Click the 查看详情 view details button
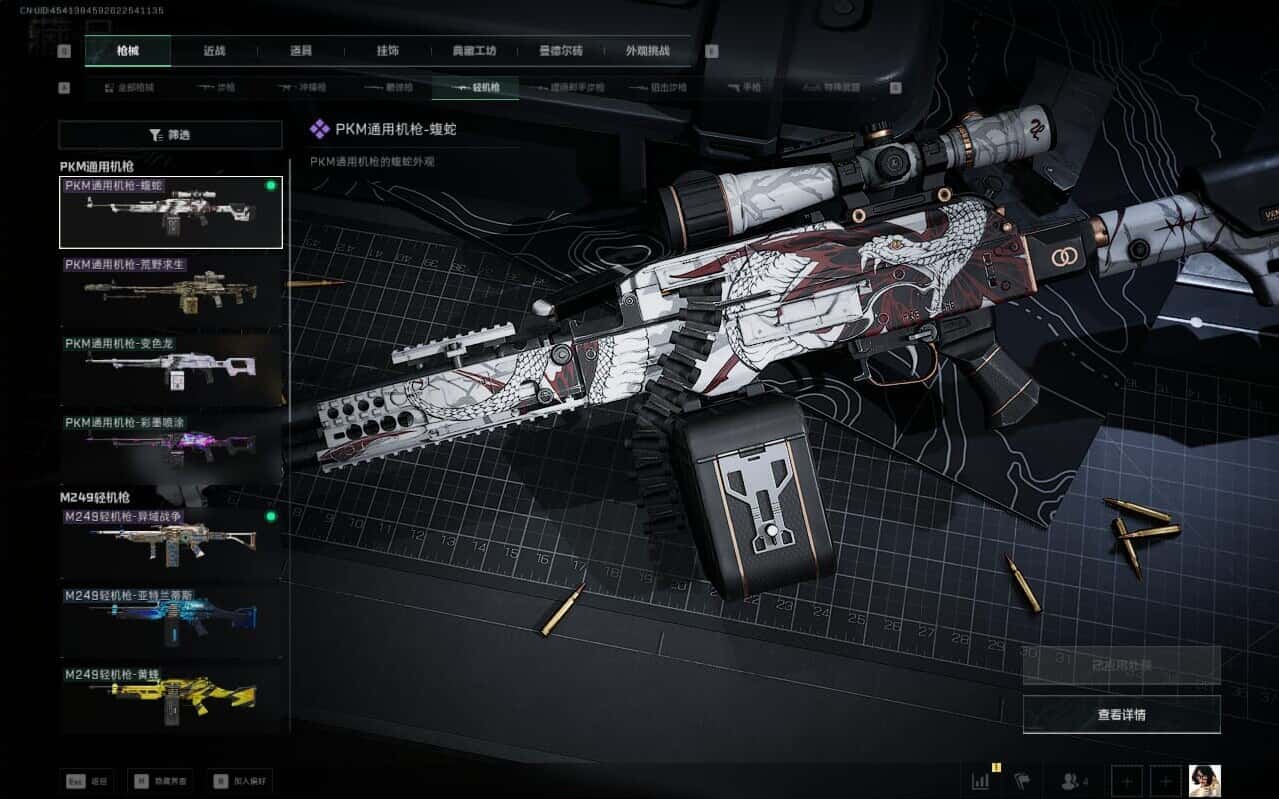The height and width of the screenshot is (799, 1279). (x=1121, y=715)
